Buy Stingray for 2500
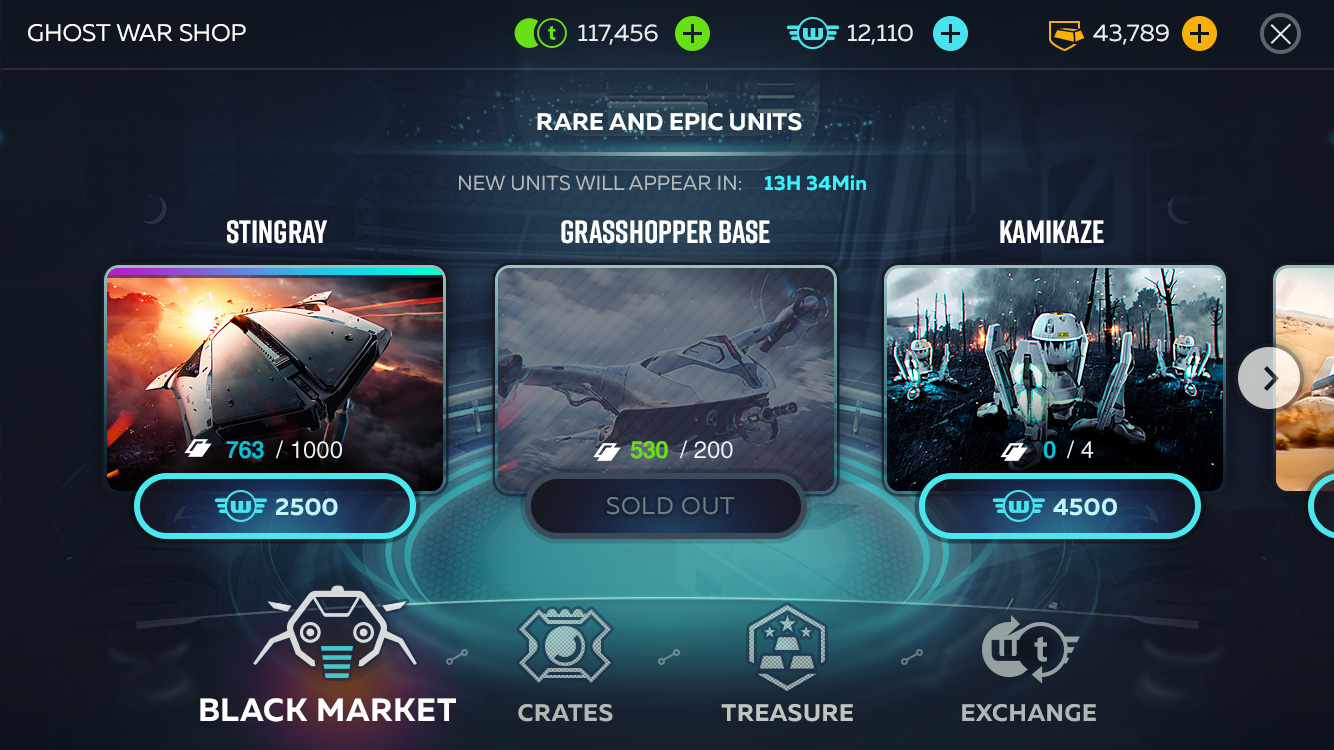Viewport: 1334px width, 750px height. pyautogui.click(x=275, y=507)
